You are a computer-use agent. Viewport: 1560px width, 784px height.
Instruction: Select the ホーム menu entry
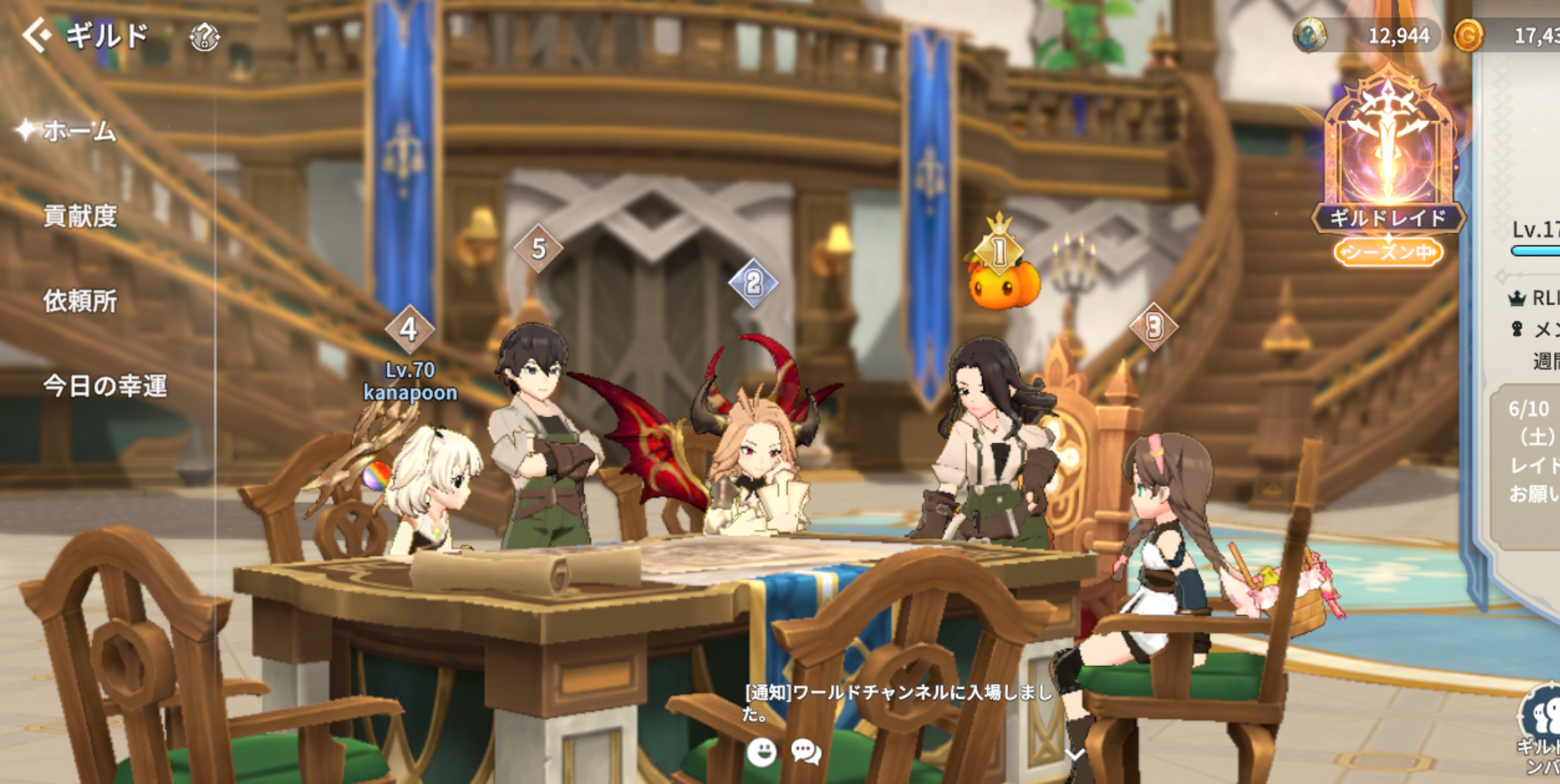(x=79, y=131)
